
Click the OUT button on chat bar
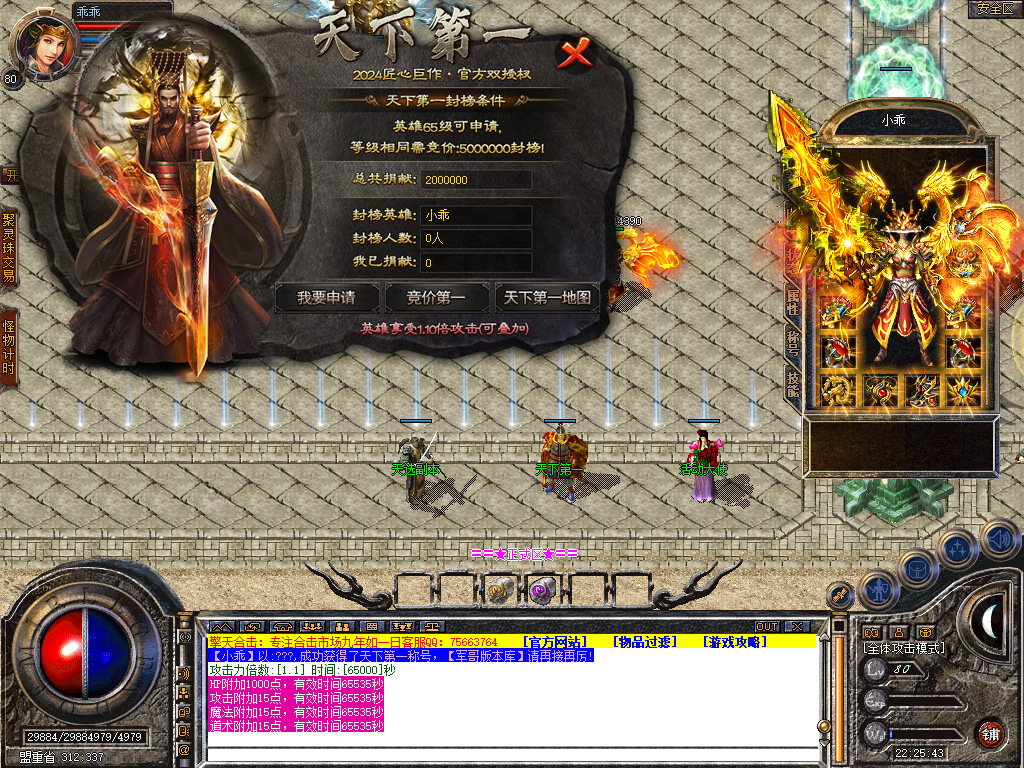pyautogui.click(x=767, y=626)
